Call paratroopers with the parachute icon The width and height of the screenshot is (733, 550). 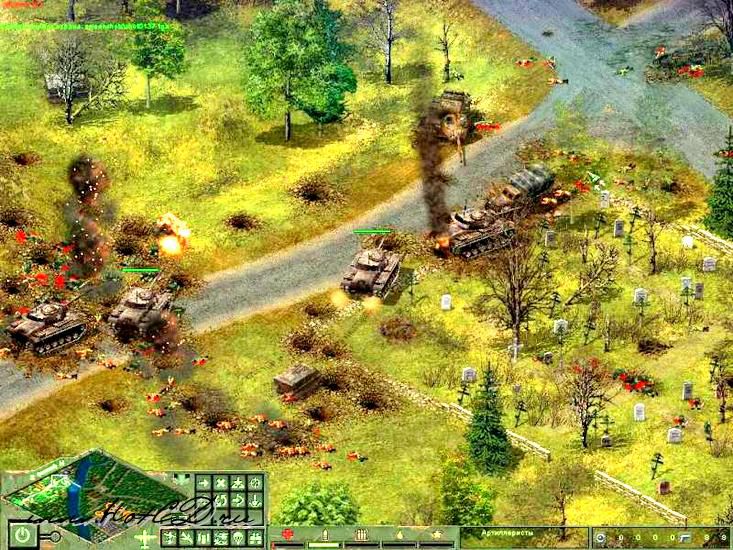click(x=237, y=537)
